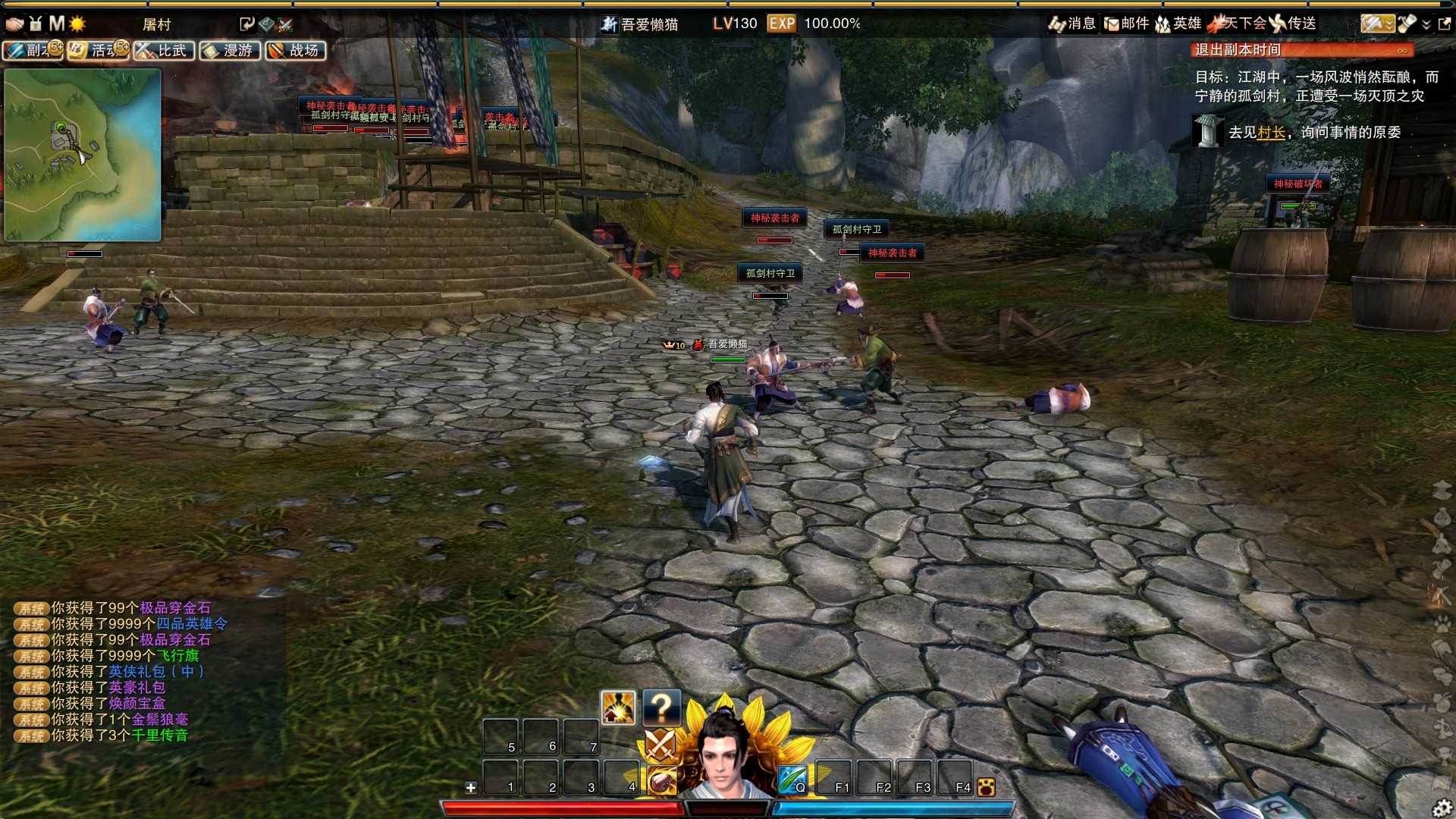This screenshot has width=1456, height=819.
Task: Enter the 战场 battlefield menu
Action: pyautogui.click(x=296, y=51)
